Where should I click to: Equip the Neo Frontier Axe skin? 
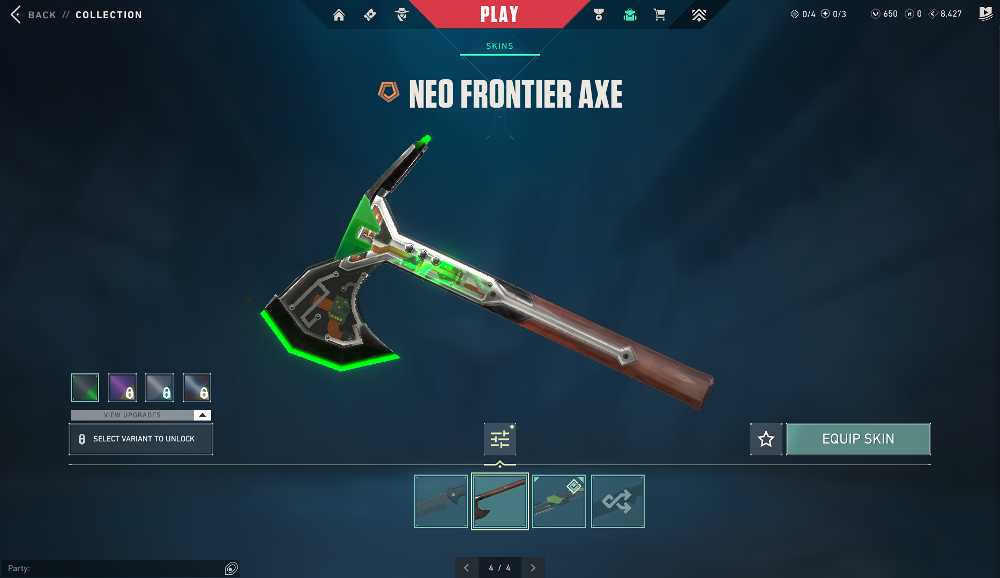tap(858, 439)
